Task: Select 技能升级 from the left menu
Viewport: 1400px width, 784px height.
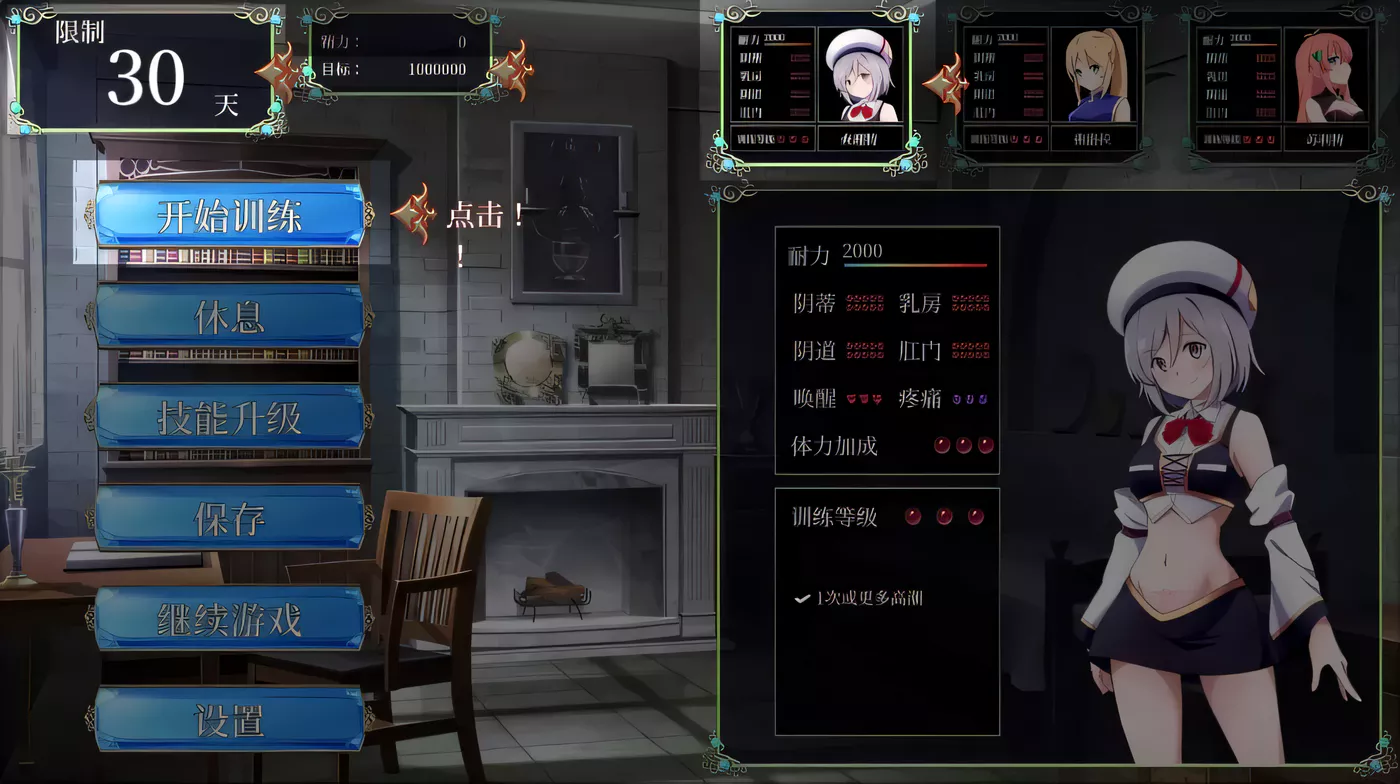Action: click(x=230, y=415)
